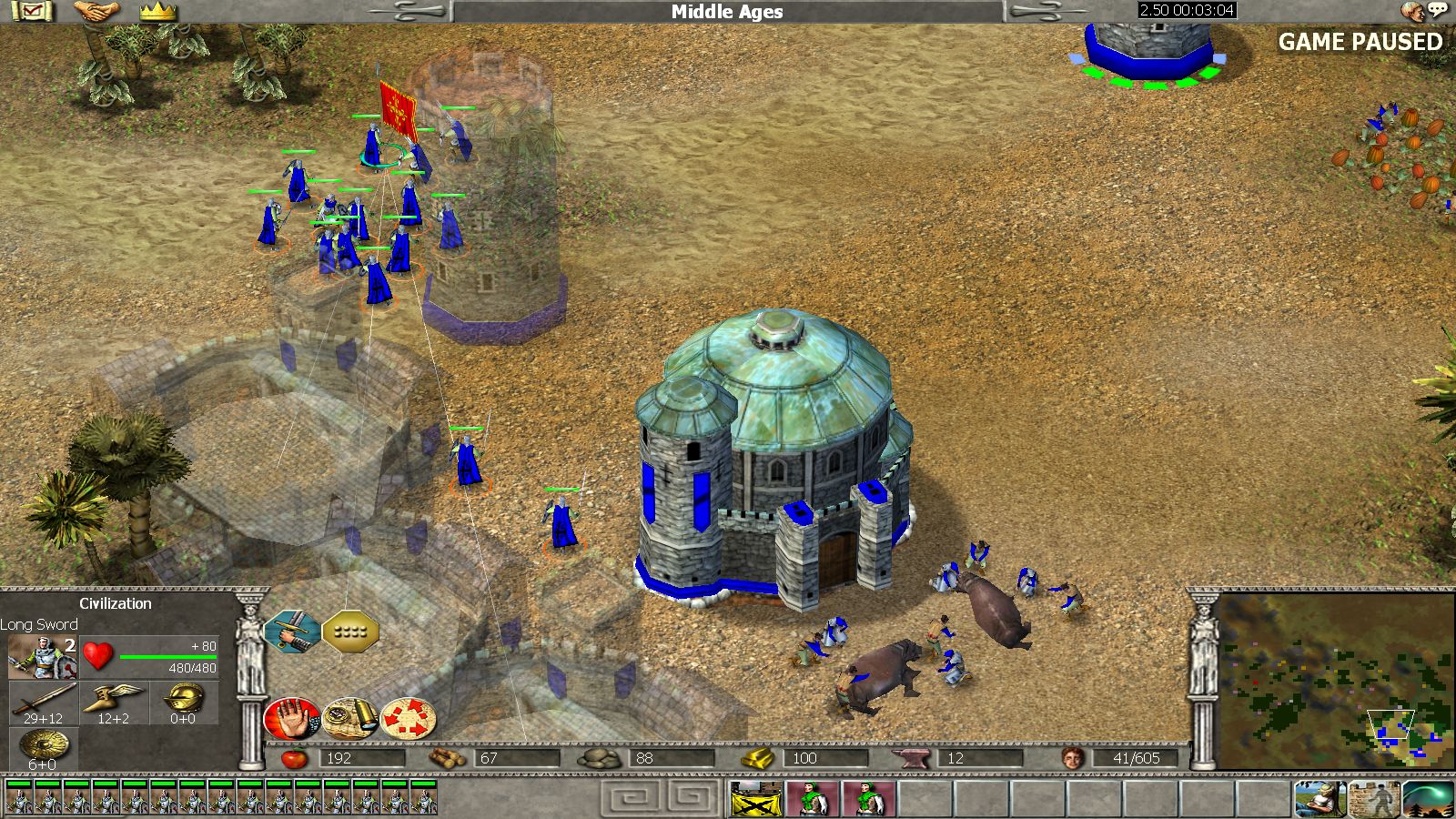Select the compass and spyglass explore command
The image size is (1456, 819).
pos(350,719)
